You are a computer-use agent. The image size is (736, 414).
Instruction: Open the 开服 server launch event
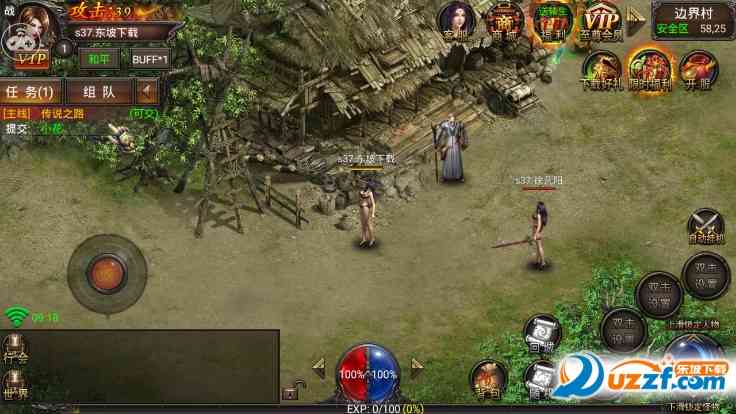(696, 70)
